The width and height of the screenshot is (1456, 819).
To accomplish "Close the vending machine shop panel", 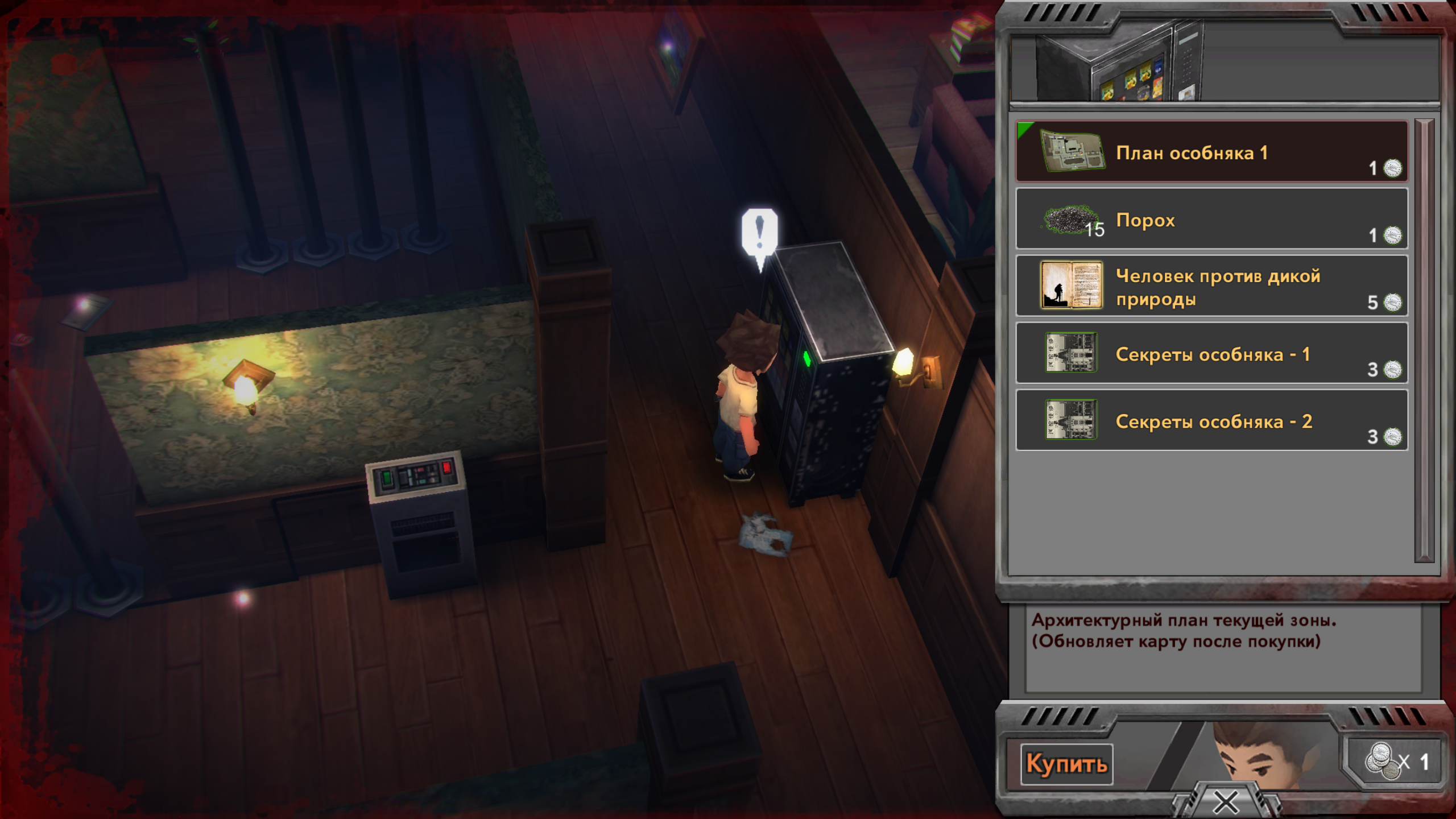I will click(x=1226, y=803).
